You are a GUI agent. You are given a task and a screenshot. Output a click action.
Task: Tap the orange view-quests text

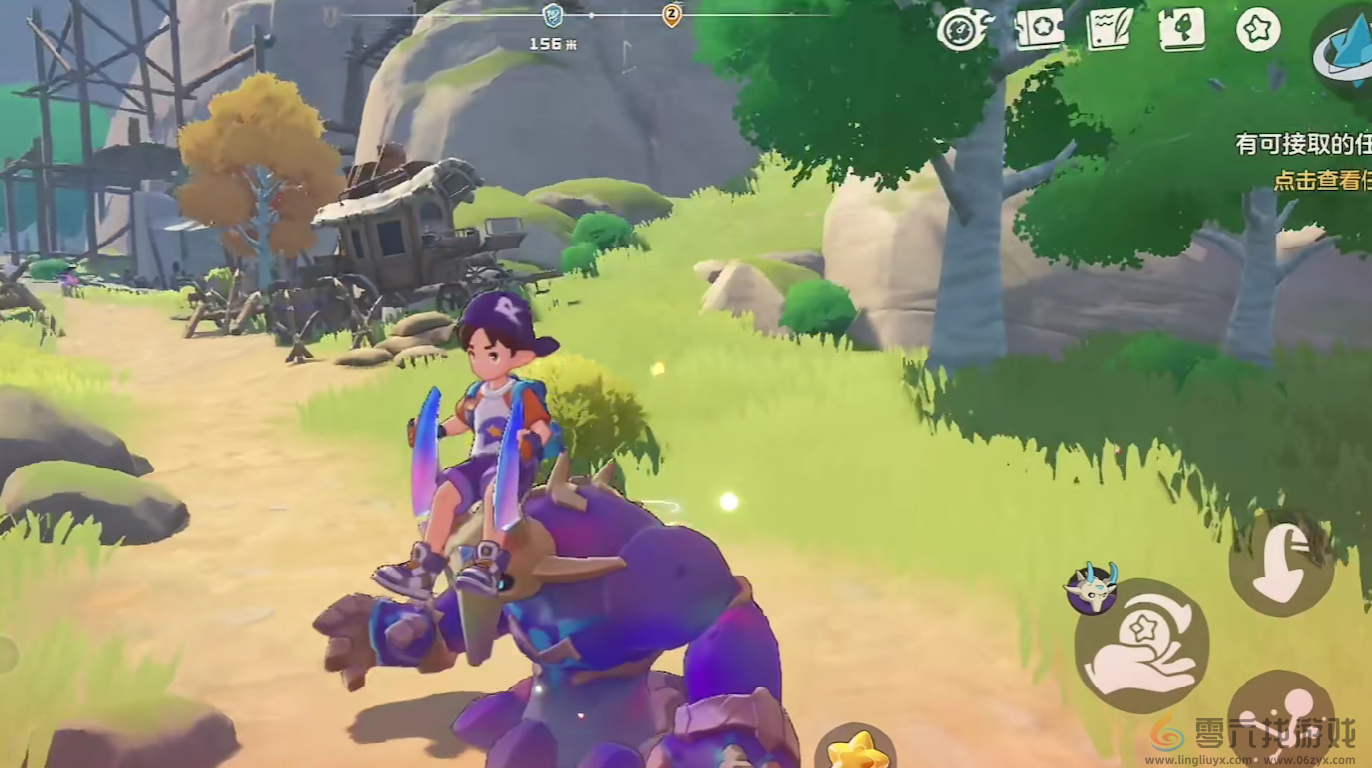tap(1320, 181)
